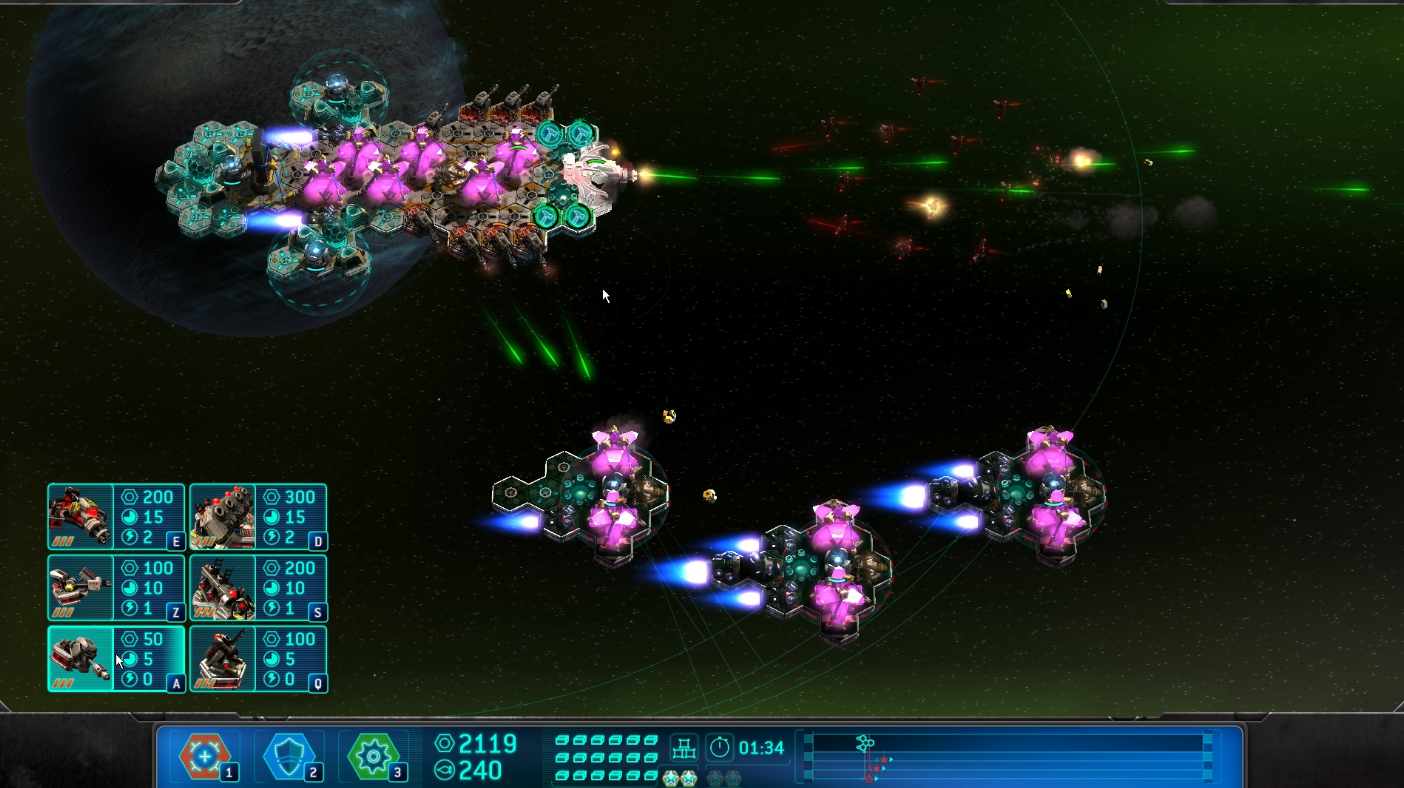Screen dimensions: 1404x788
Task: Select the 100-cost hex turret card marked Q
Action: (x=258, y=659)
